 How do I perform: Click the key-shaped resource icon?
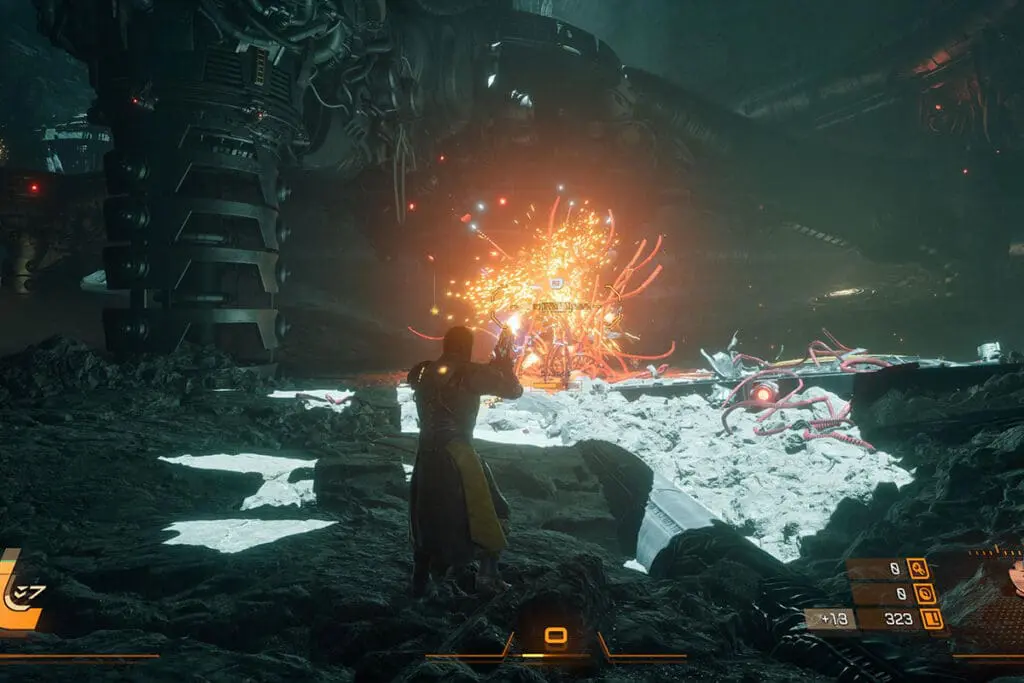[x=917, y=569]
